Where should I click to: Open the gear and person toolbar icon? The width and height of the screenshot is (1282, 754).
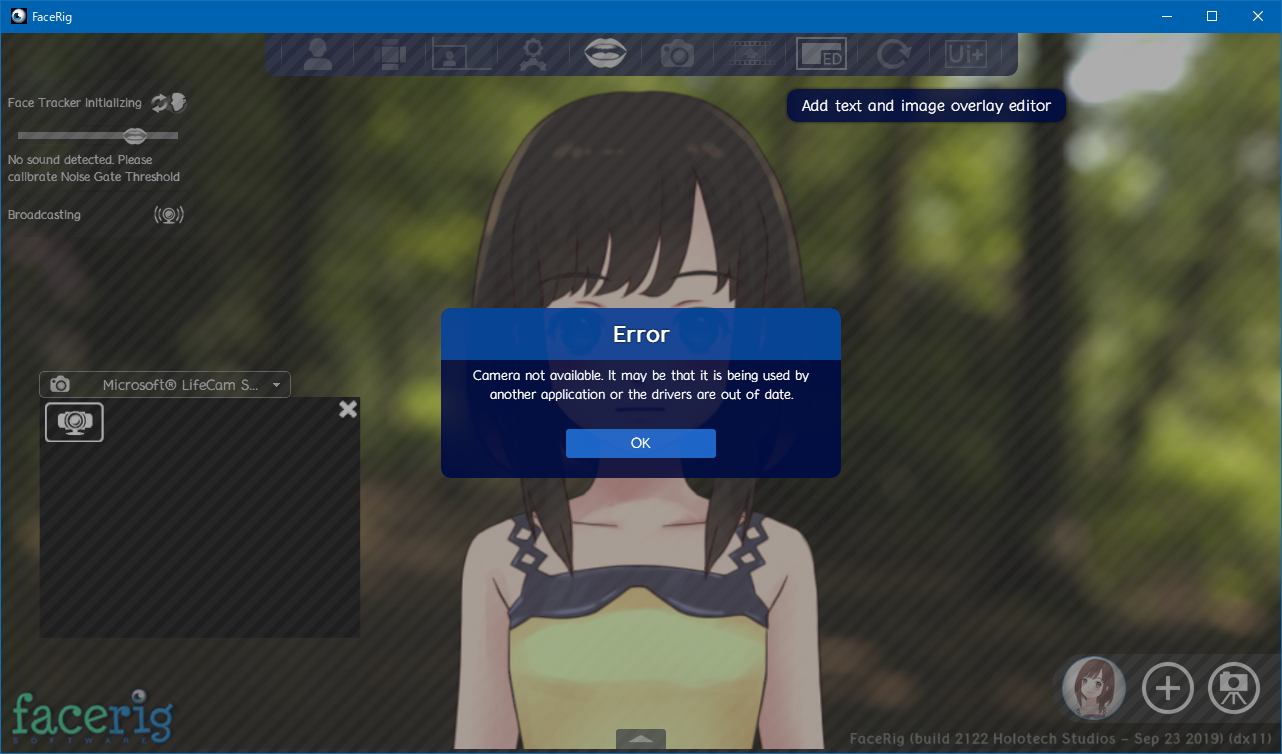tap(533, 54)
